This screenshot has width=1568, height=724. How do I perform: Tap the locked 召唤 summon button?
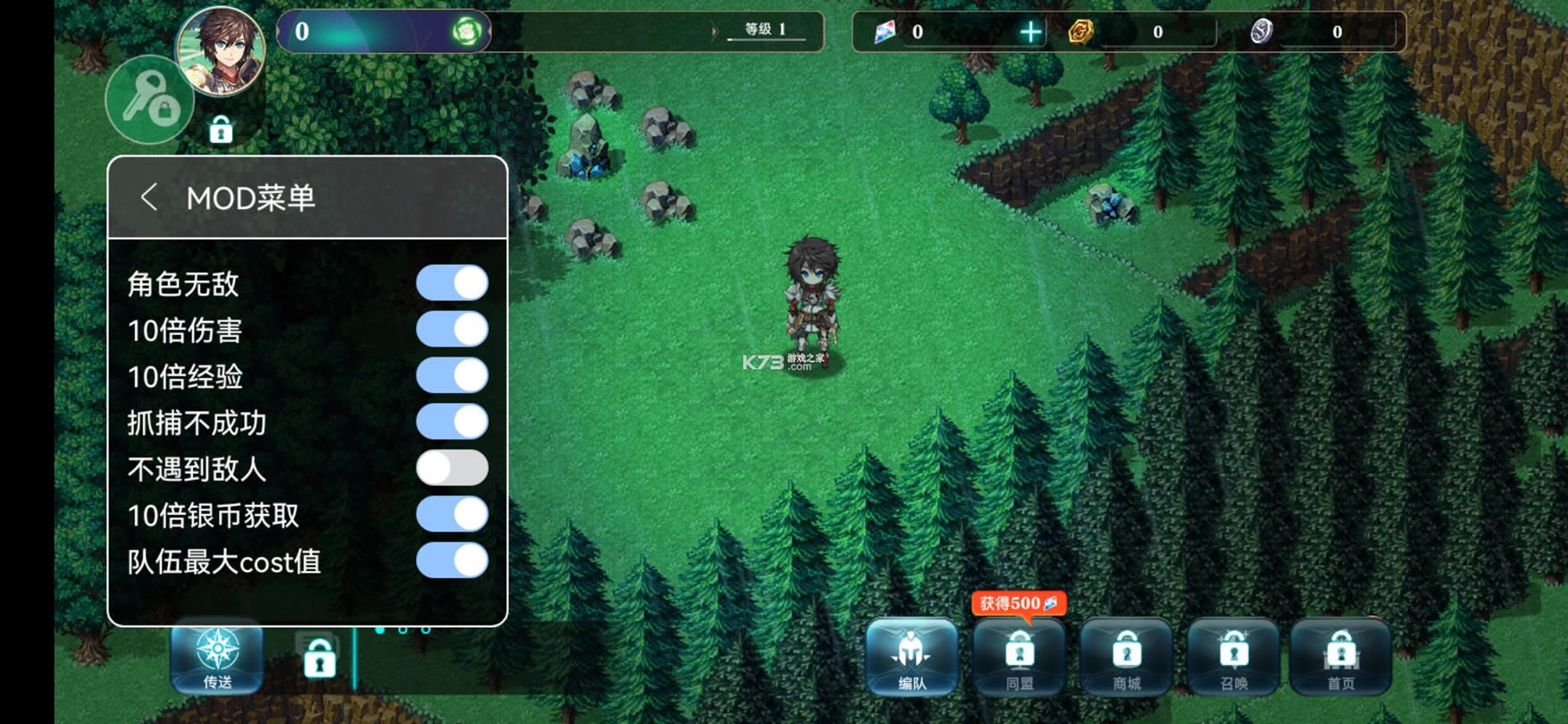[x=1234, y=658]
